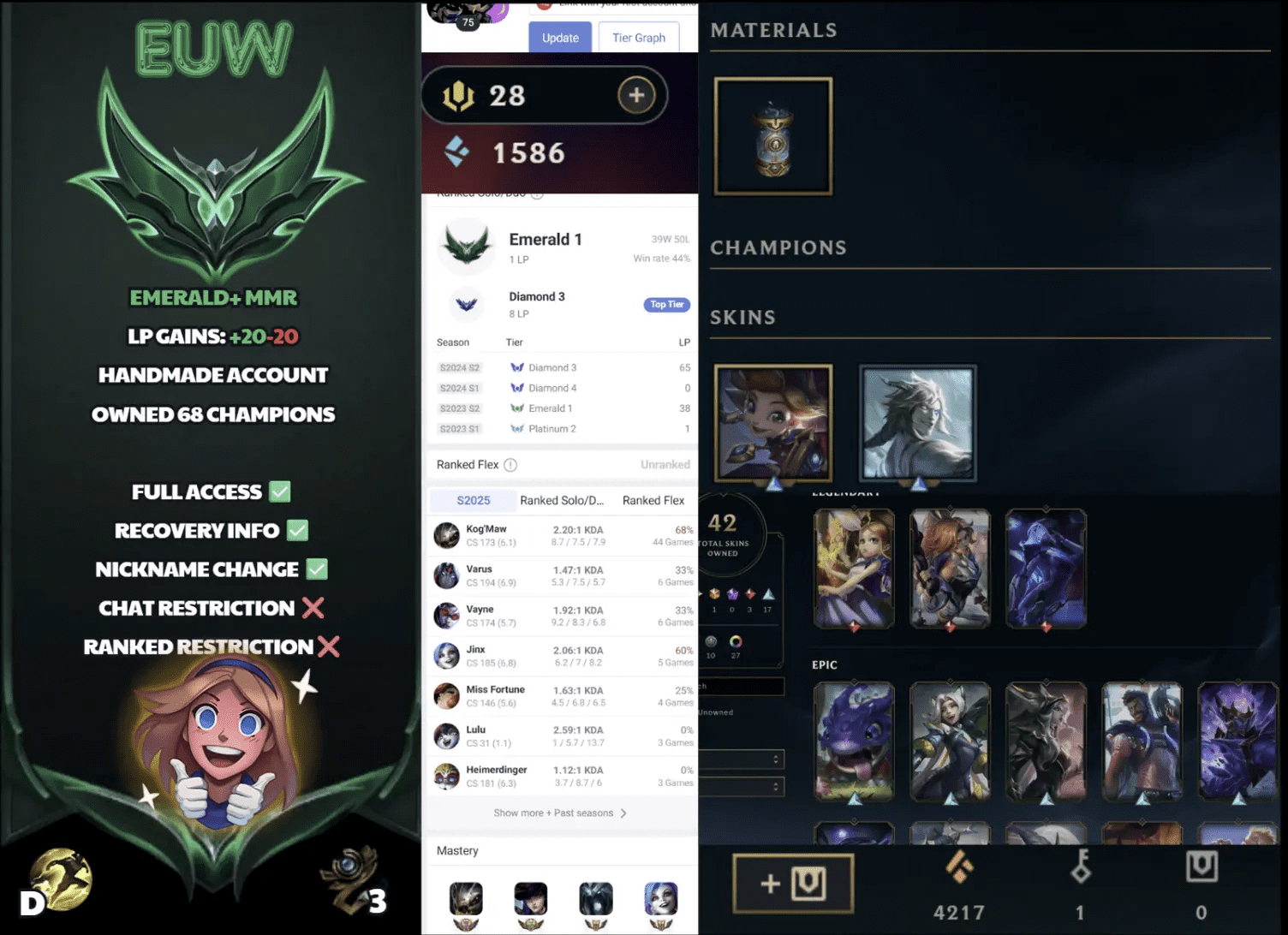Open the chroma color wheel filter
Viewport: 1288px width, 935px height.
[734, 641]
